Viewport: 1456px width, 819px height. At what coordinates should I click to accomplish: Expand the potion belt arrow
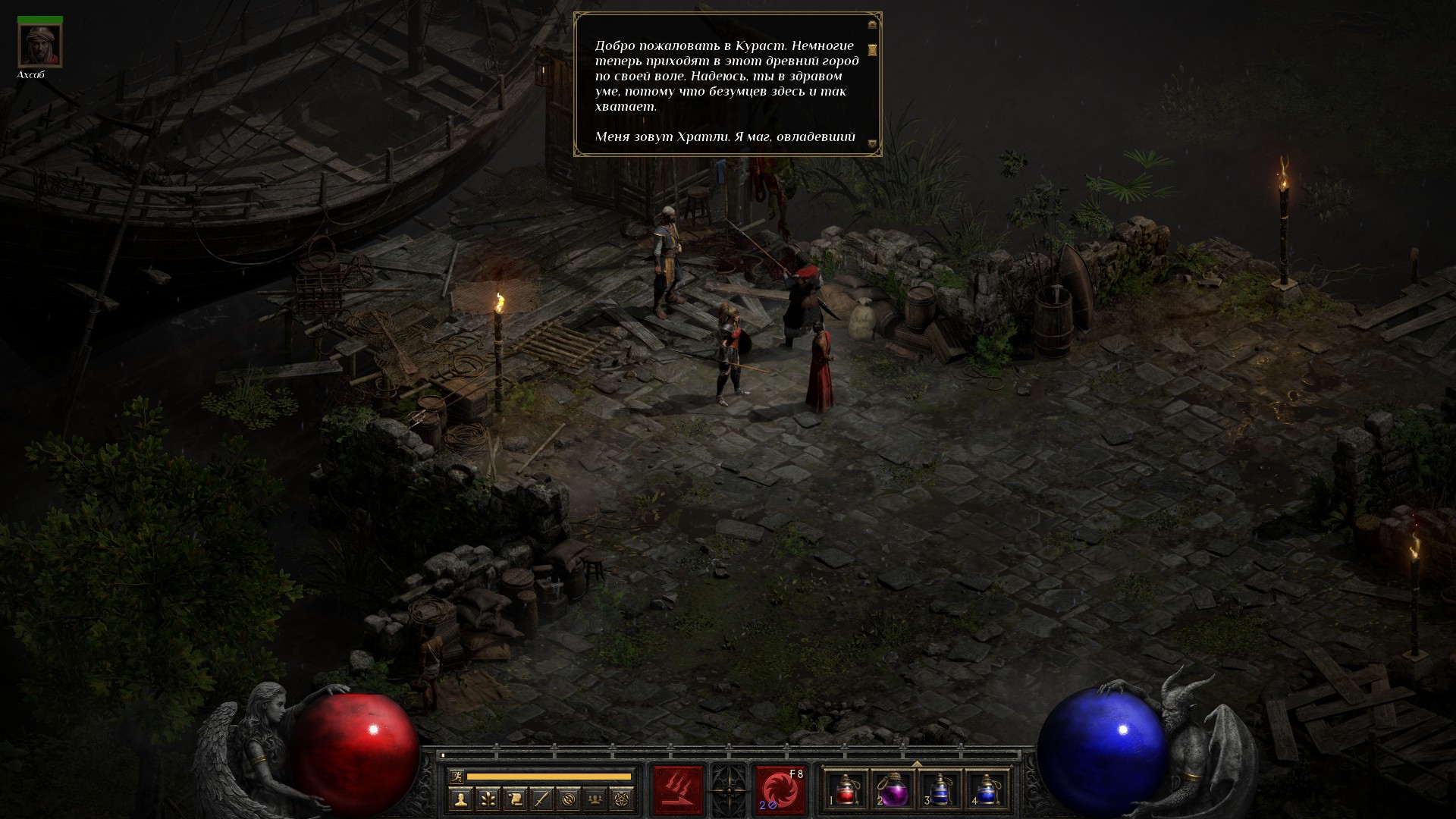[x=916, y=764]
